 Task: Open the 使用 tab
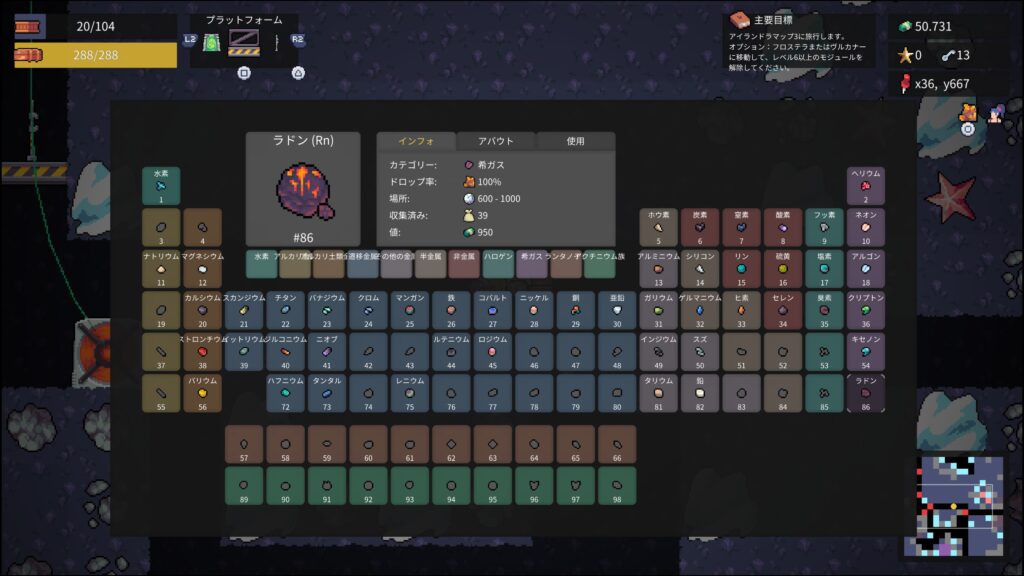(x=575, y=141)
